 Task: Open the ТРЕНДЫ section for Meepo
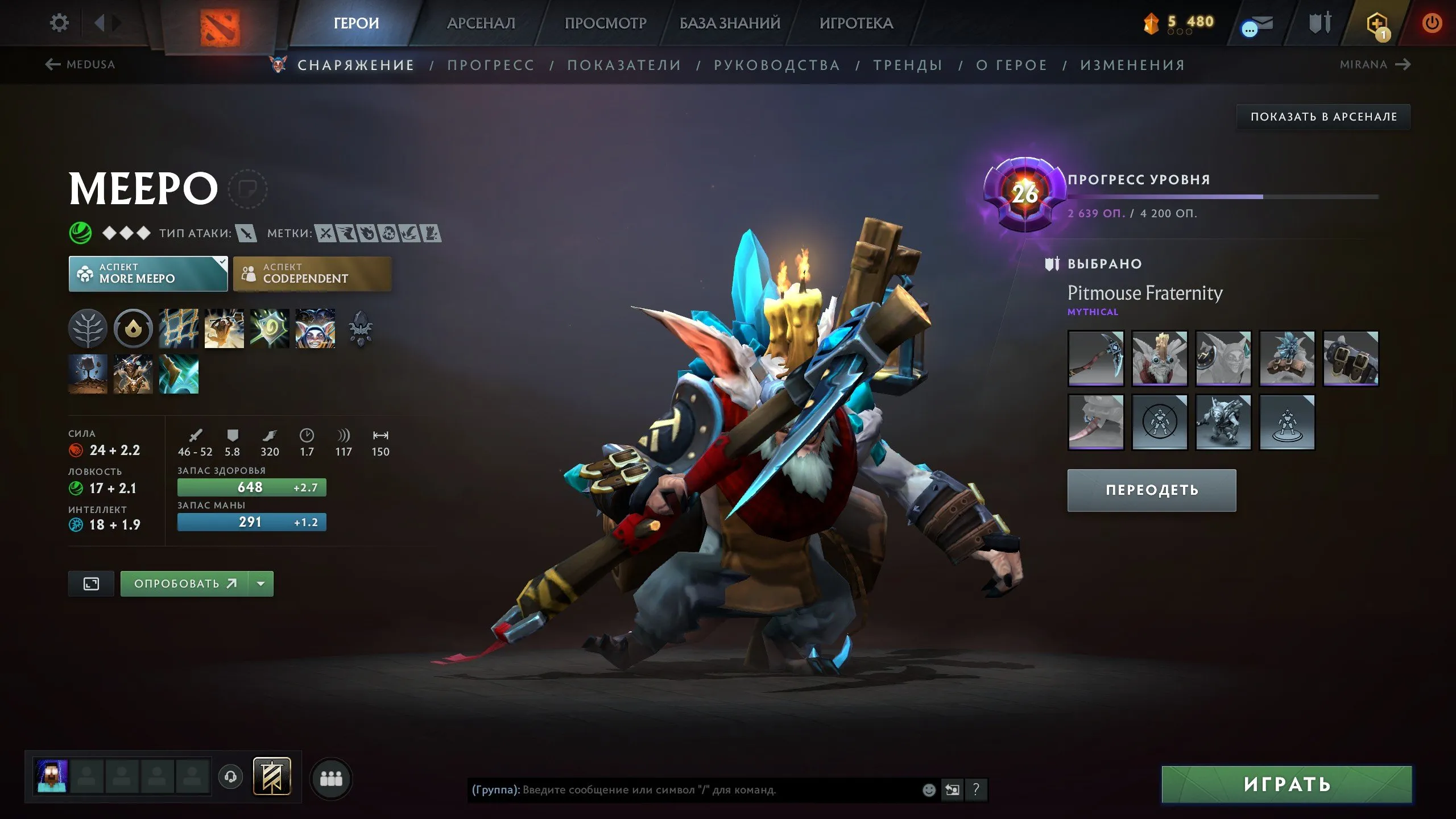pyautogui.click(x=907, y=65)
